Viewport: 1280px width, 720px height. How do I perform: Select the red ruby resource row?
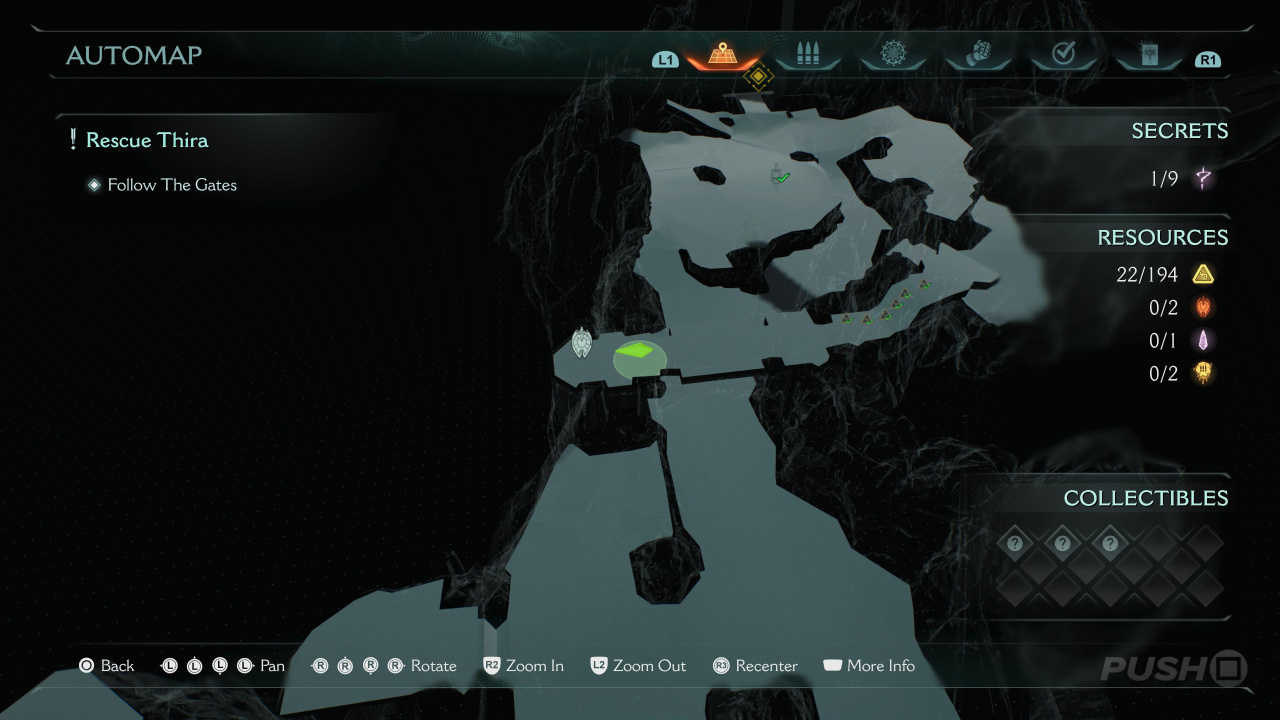tap(1180, 308)
